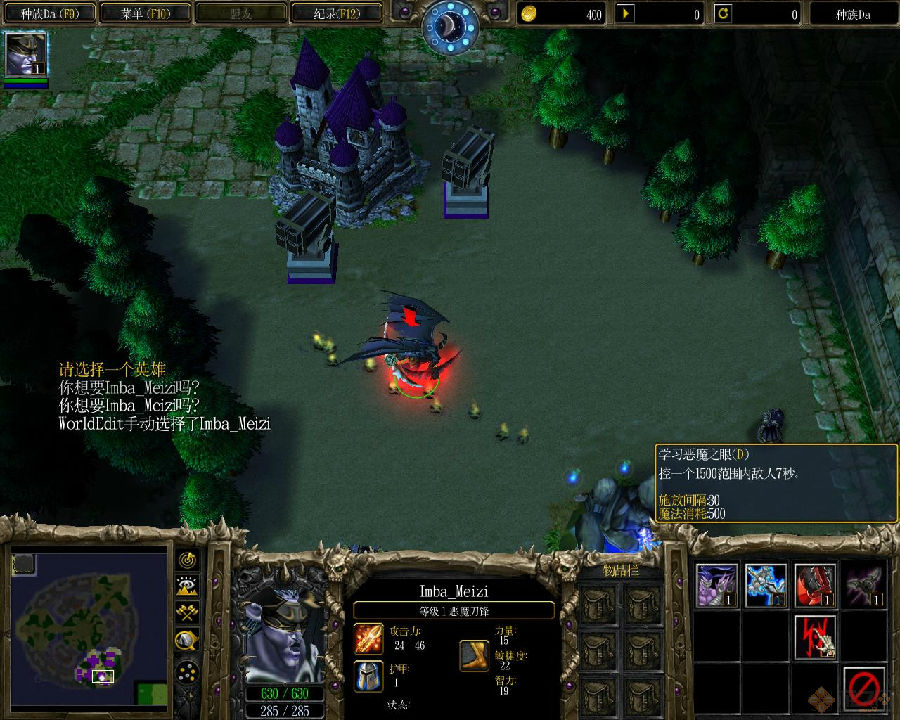Image resolution: width=900 pixels, height=720 pixels.
Task: Learn the purple demon skill
Action: pyautogui.click(x=717, y=586)
